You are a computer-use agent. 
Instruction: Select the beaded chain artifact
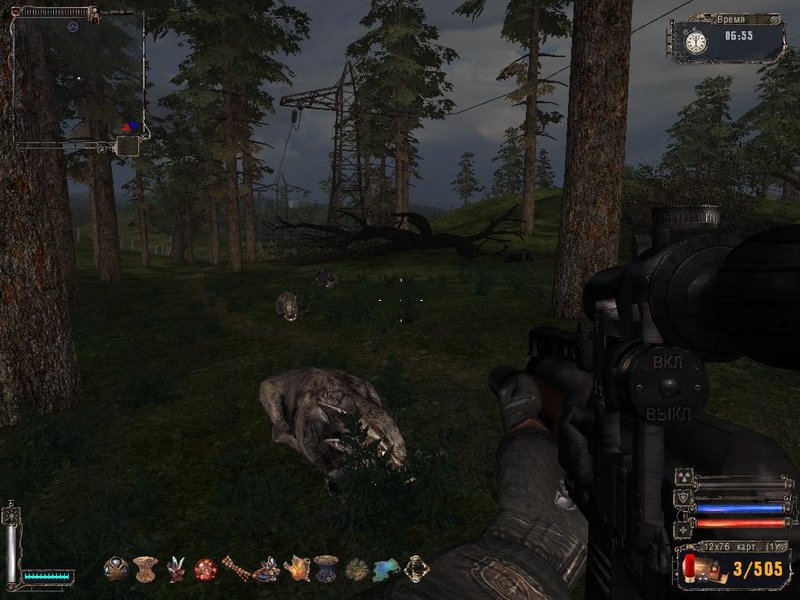pyautogui.click(x=236, y=570)
